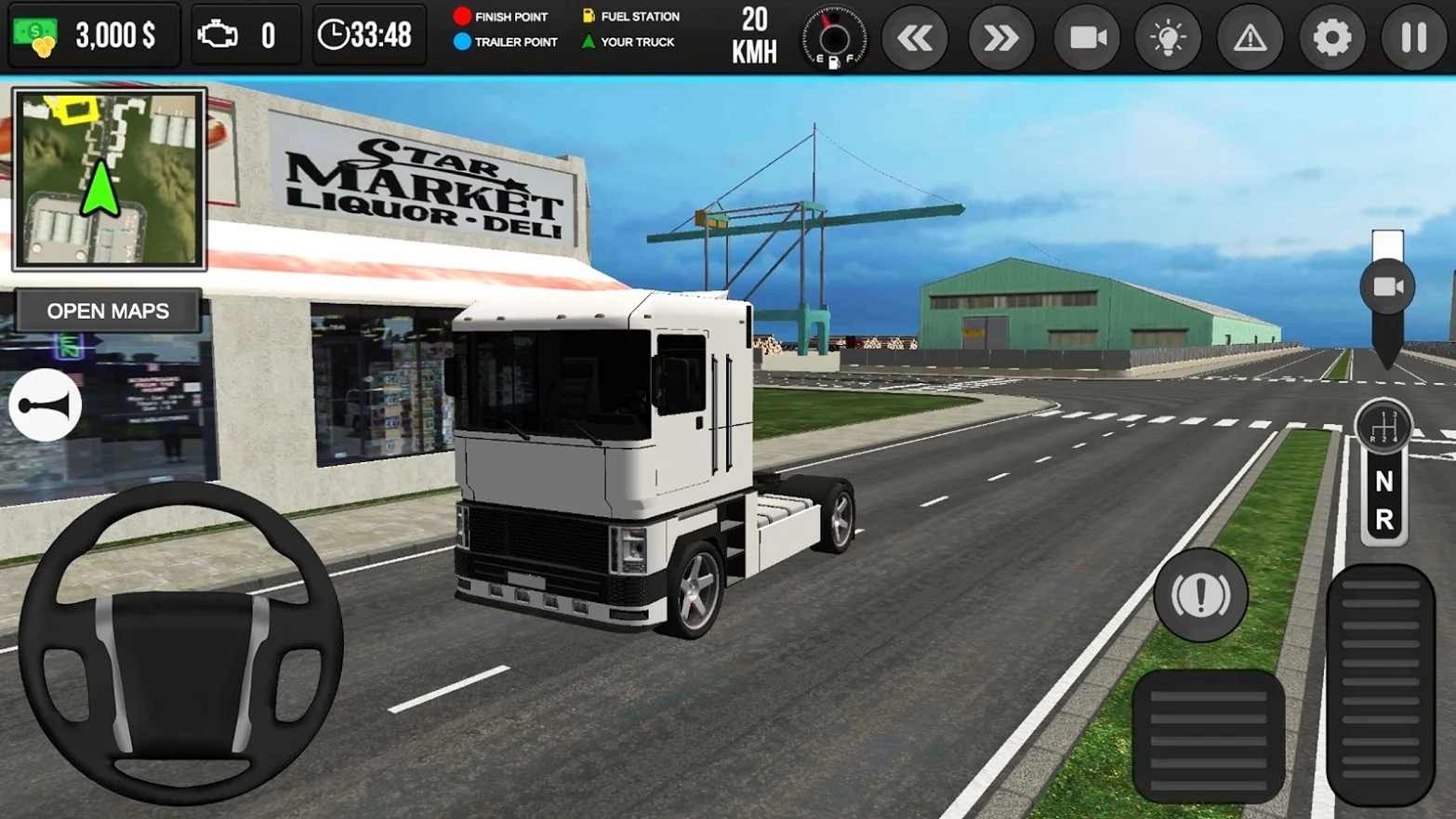
Task: Tap the minimap in the corner
Action: click(109, 178)
